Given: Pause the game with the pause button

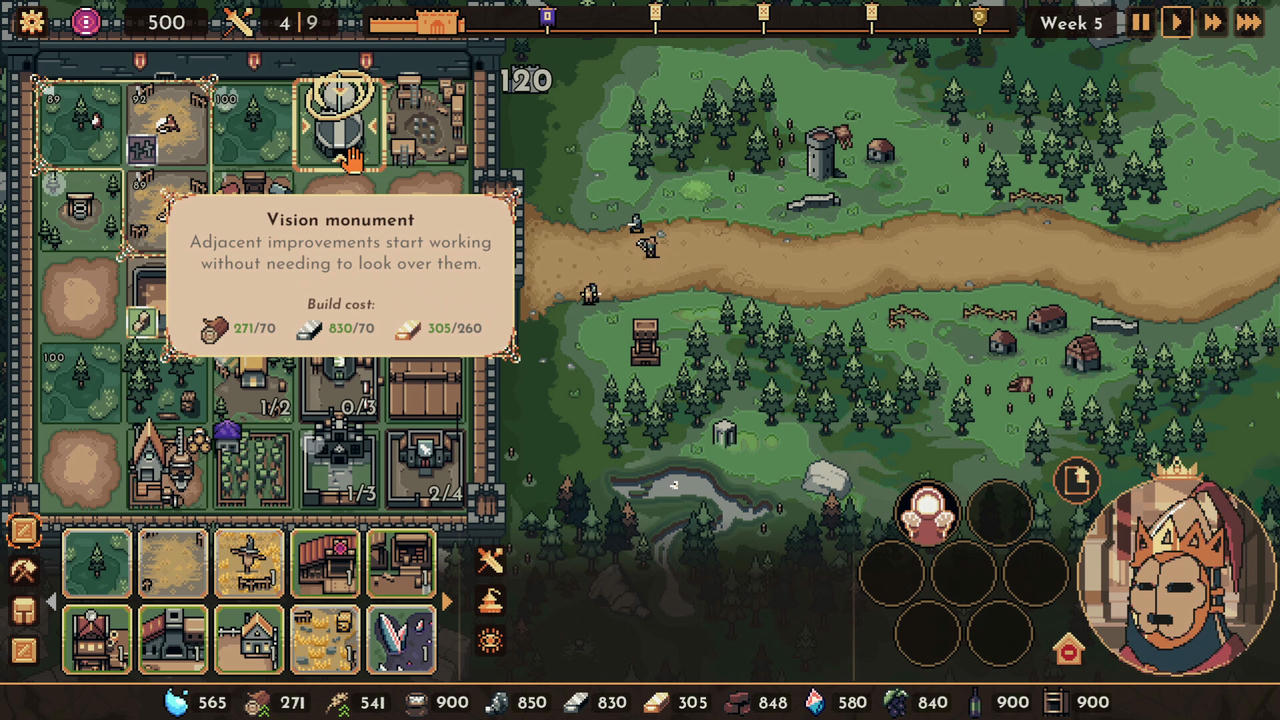Looking at the screenshot, I should pos(1141,22).
